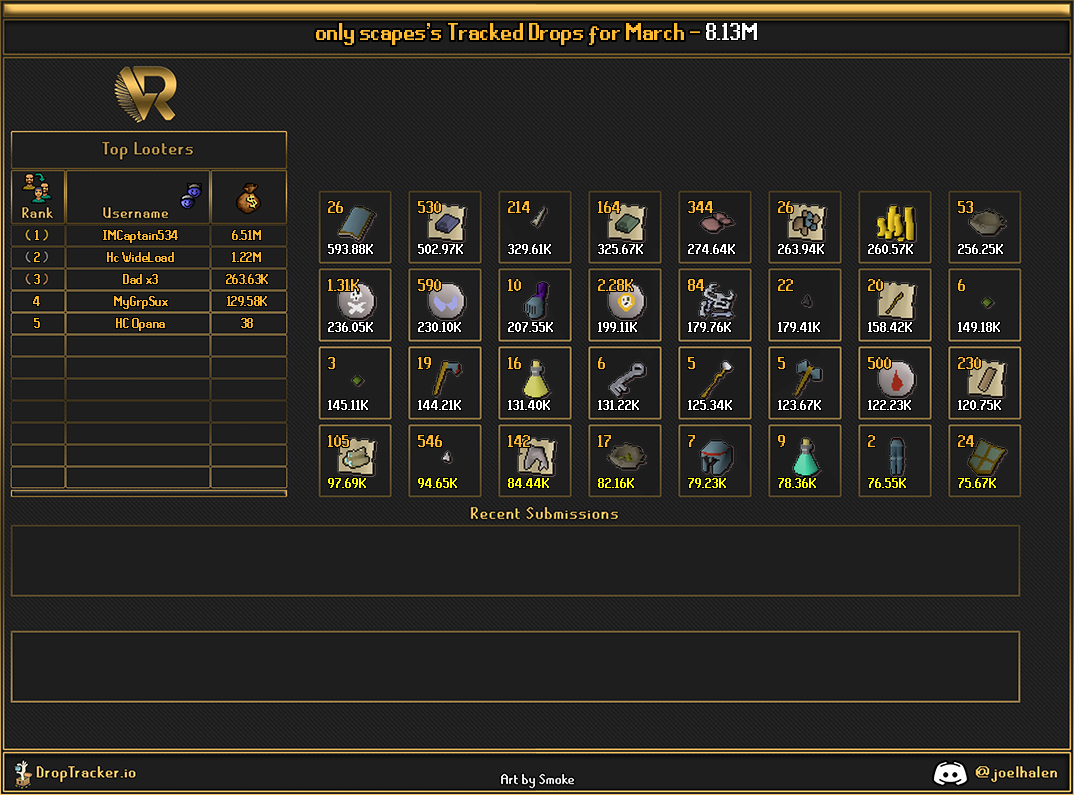Pick the top drop worth 593.88K

tap(354, 227)
